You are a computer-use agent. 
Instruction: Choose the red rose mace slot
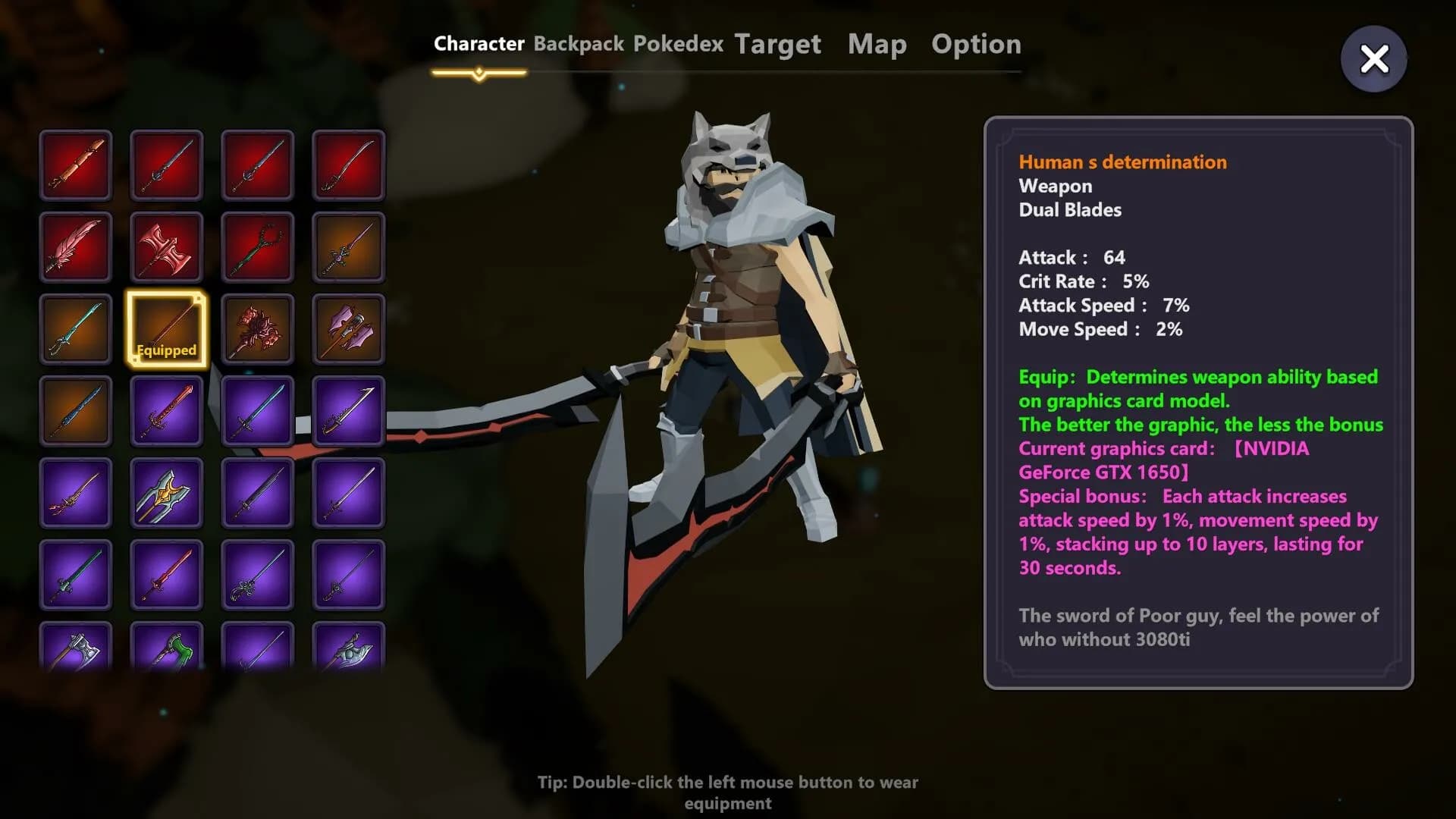click(257, 329)
